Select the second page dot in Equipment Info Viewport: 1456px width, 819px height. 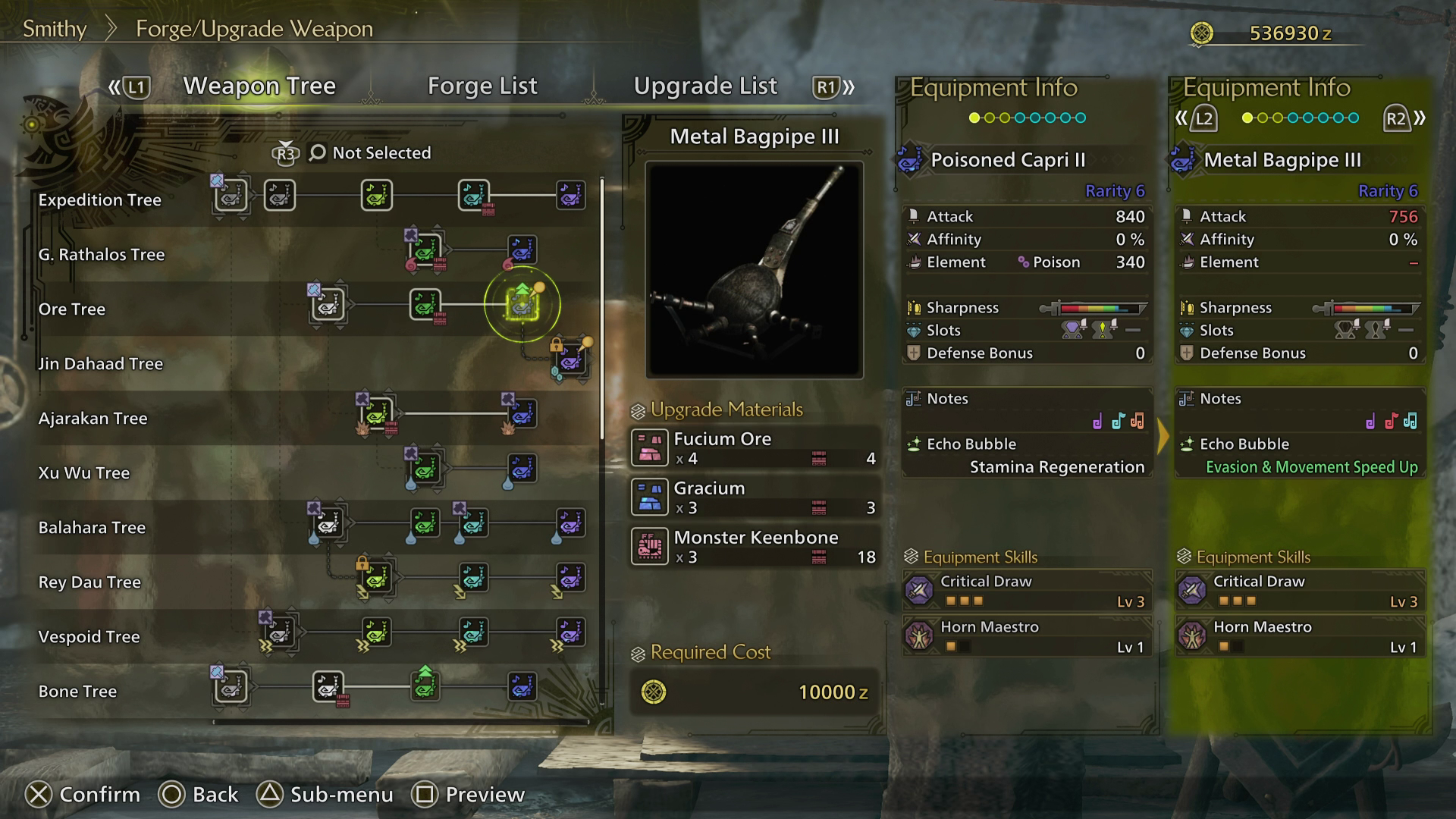[987, 118]
